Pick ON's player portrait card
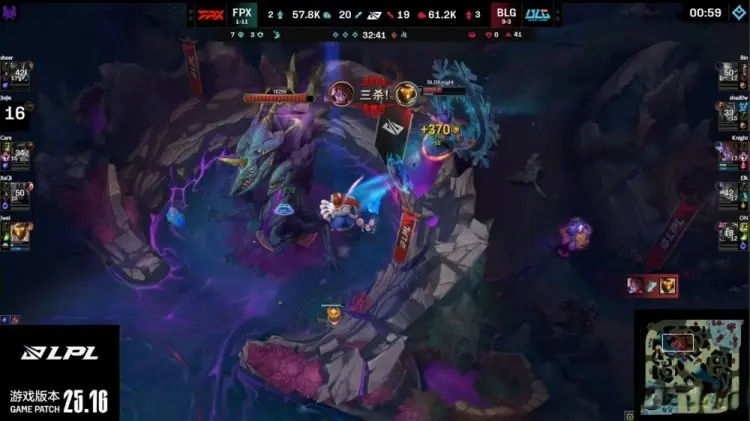The width and height of the screenshot is (750, 421). (727, 235)
